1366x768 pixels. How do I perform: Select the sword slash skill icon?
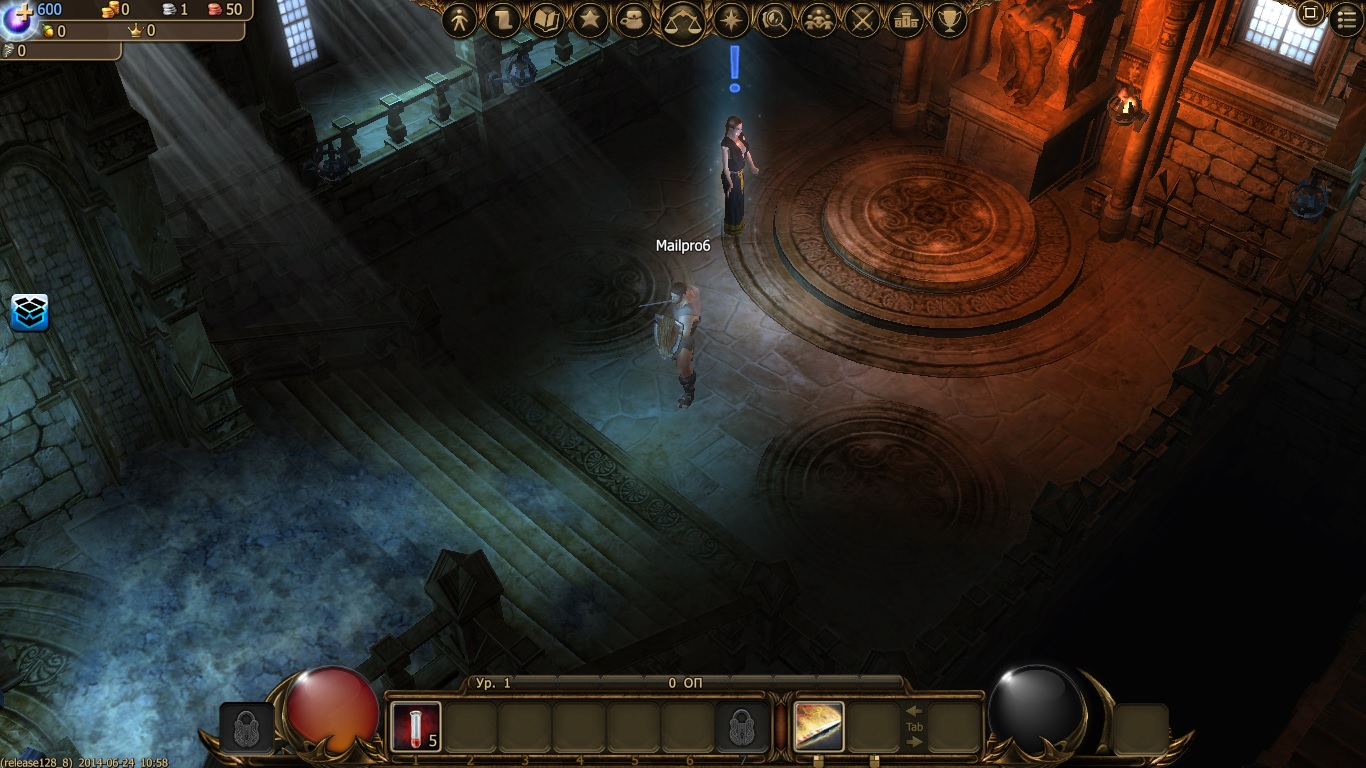[x=819, y=727]
